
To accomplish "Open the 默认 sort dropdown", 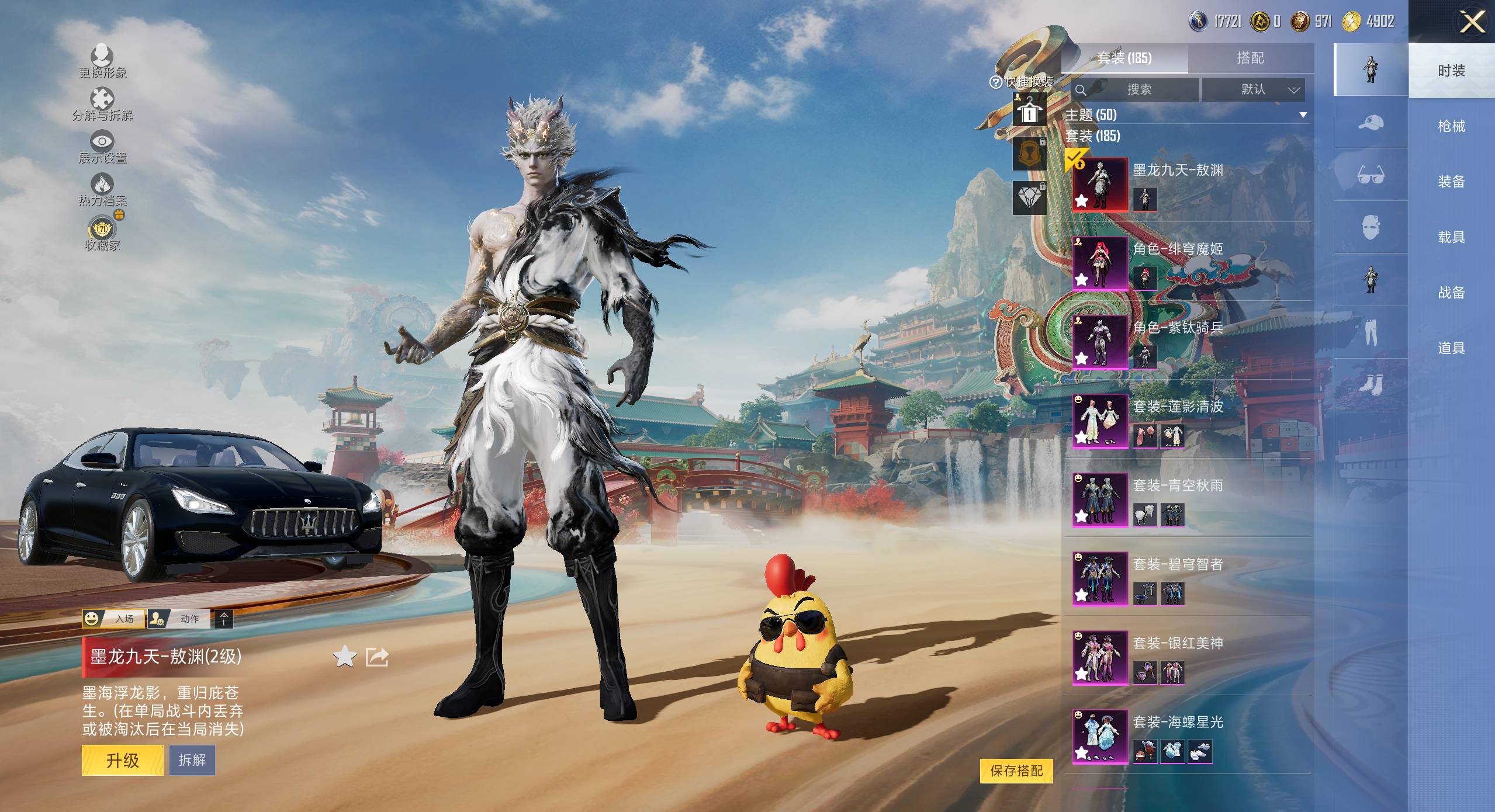I will coord(1254,89).
